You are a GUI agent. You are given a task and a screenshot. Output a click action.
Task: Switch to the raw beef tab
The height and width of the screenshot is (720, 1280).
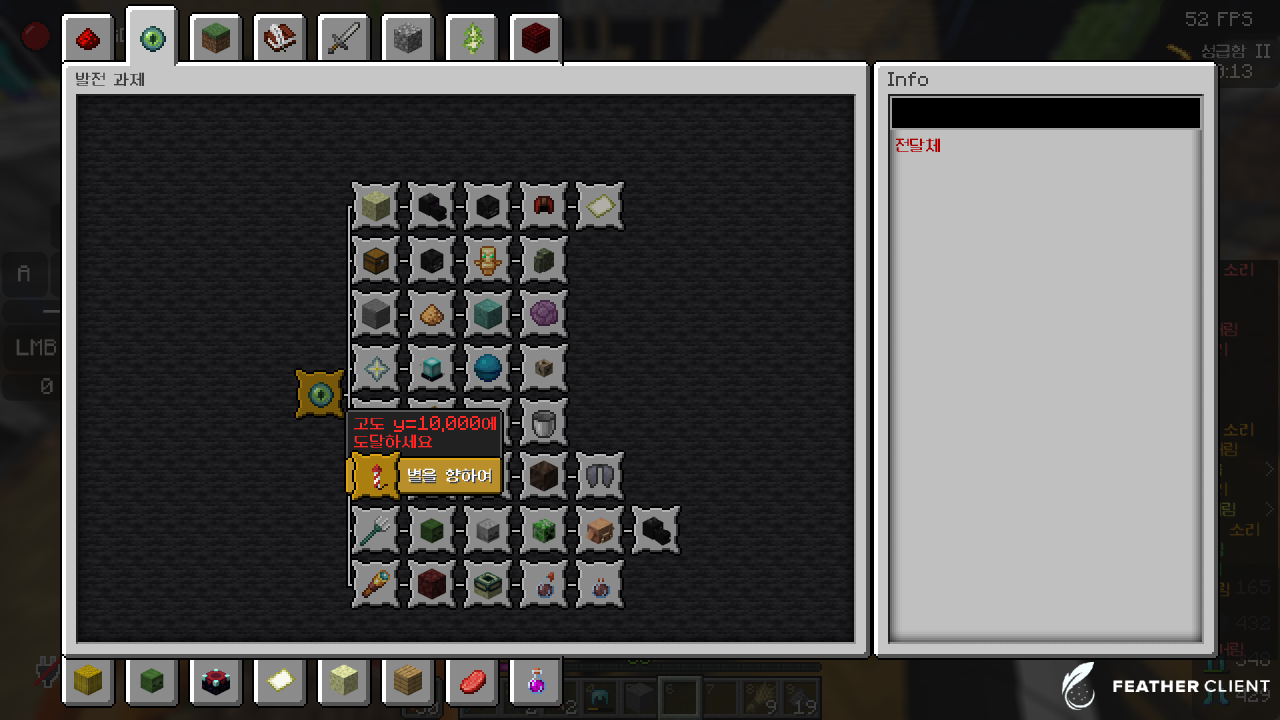click(471, 681)
